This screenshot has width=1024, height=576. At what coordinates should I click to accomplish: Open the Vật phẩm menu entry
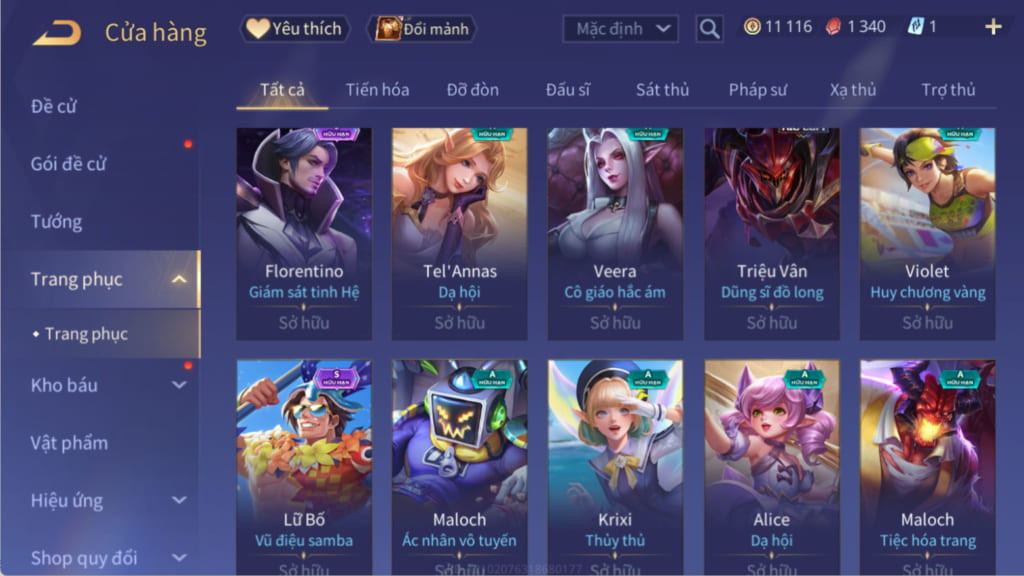click(x=69, y=443)
